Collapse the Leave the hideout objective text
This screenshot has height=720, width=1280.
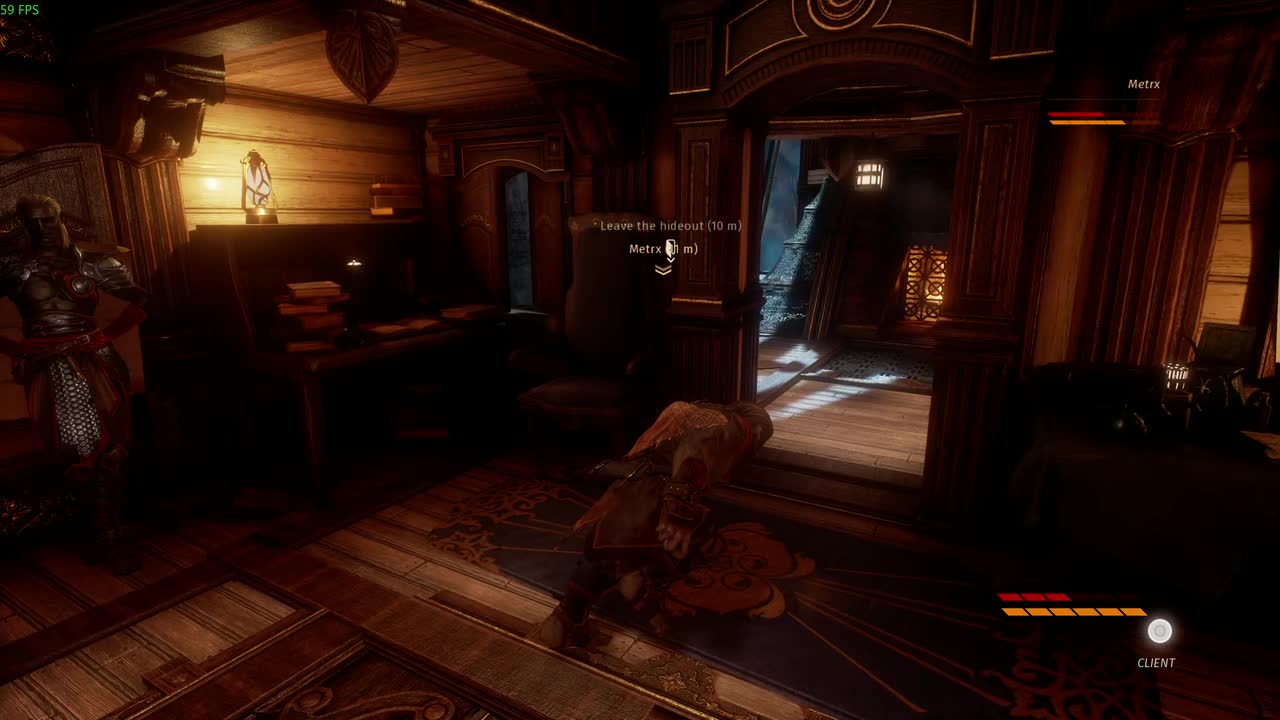point(670,226)
